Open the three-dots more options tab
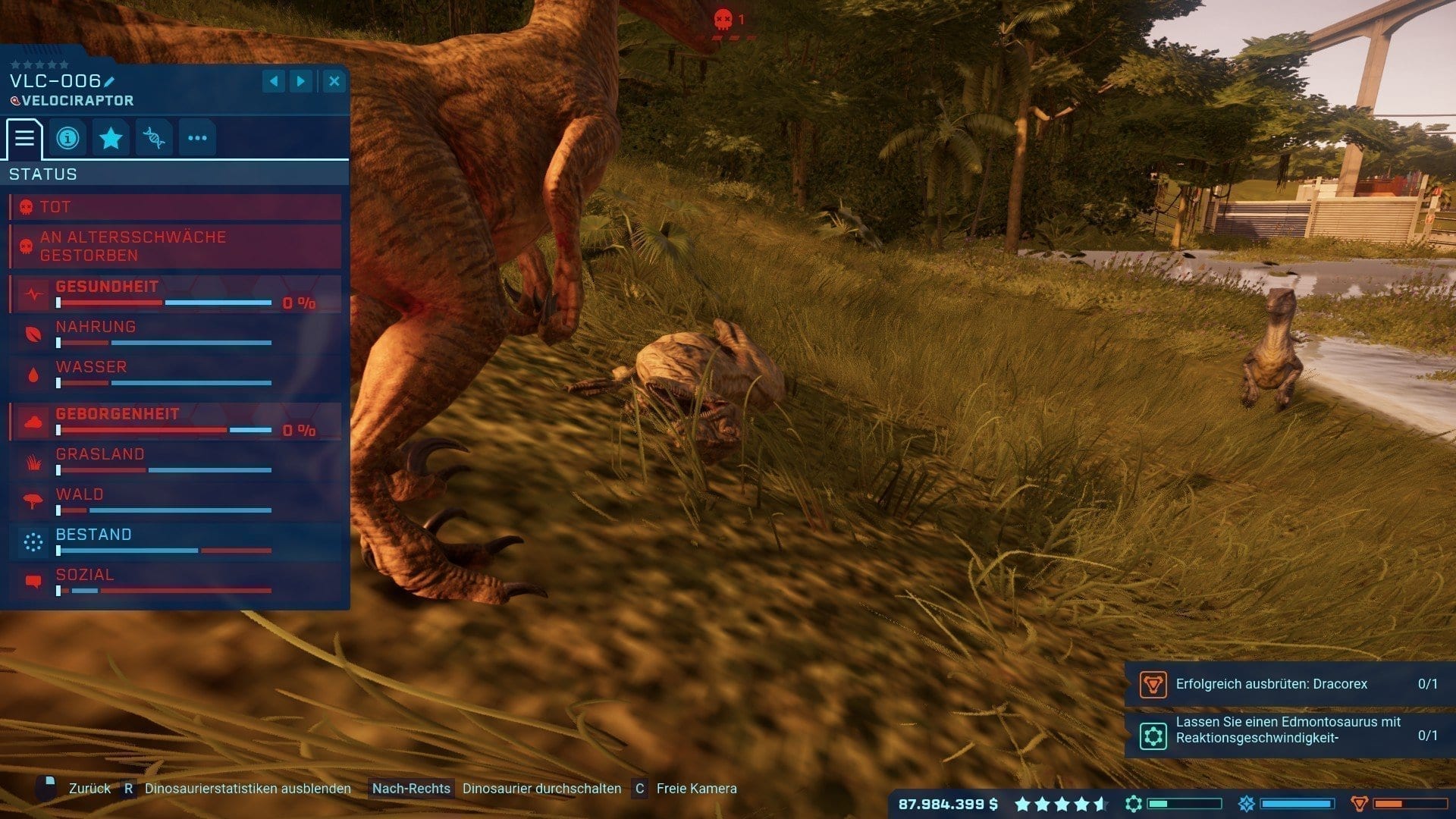 pos(197,138)
